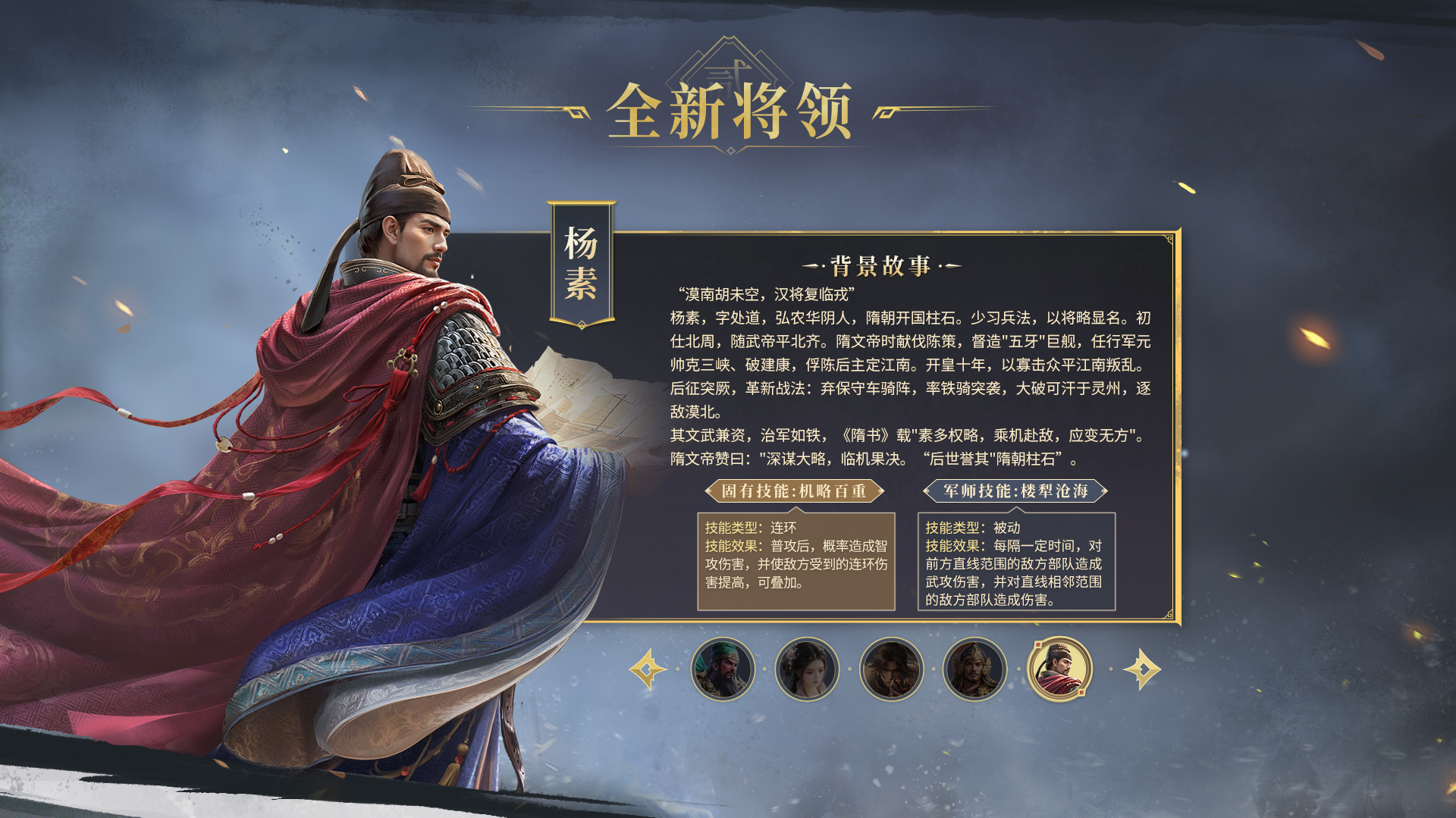
Task: Toggle the 固有技能:机略百重 skill header
Action: tap(795, 491)
